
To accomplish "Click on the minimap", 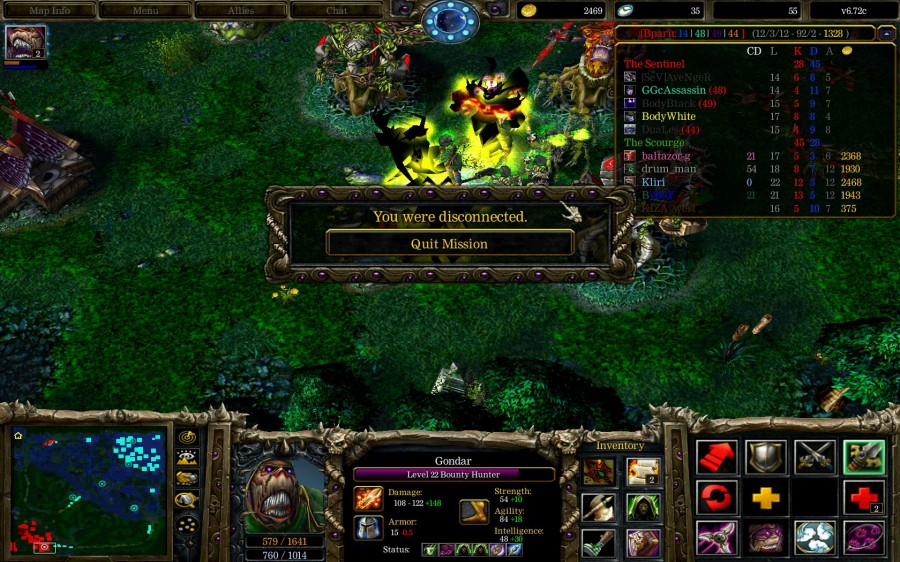I will coord(89,492).
